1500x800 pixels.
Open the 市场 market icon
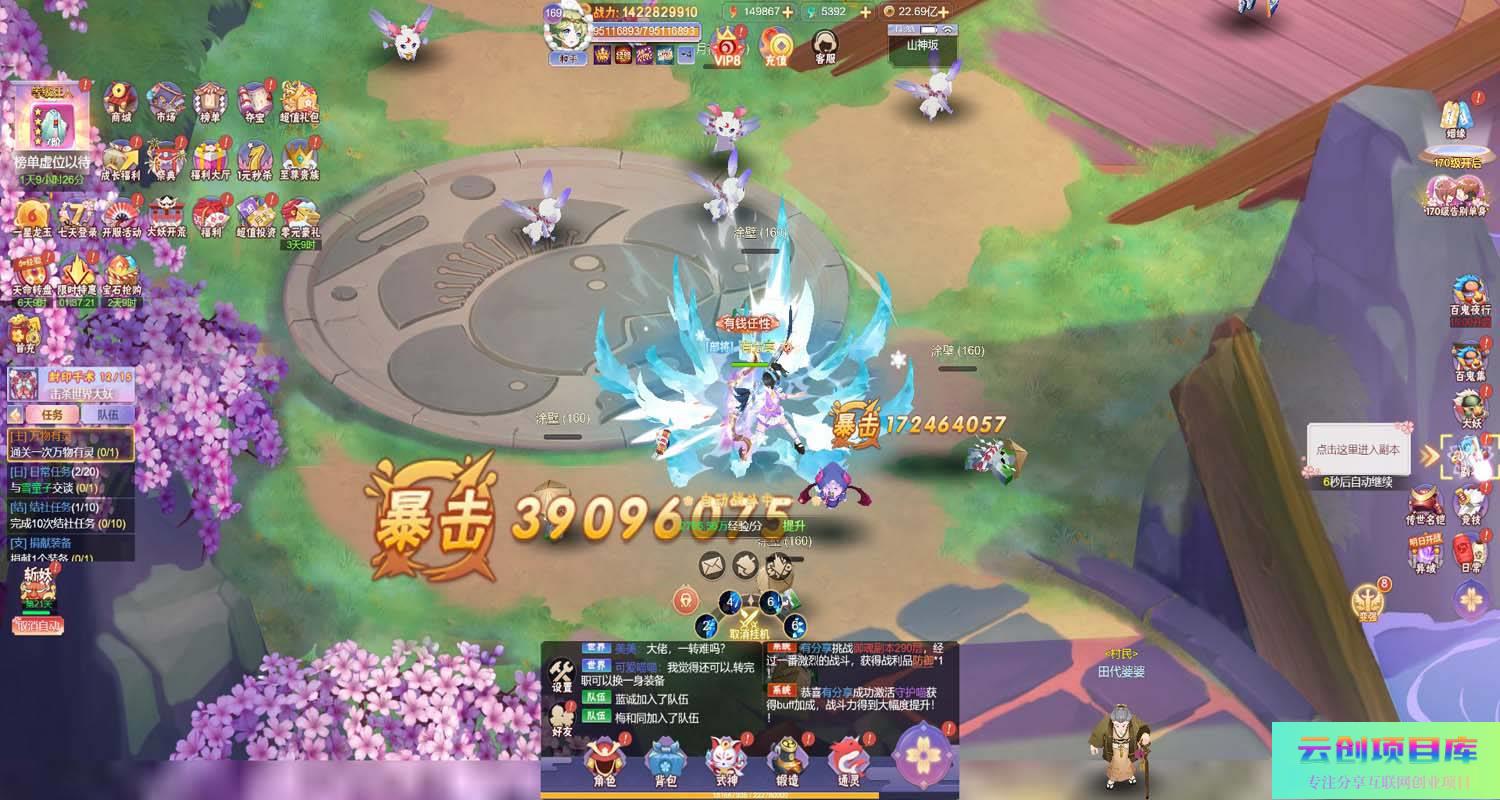pos(165,101)
